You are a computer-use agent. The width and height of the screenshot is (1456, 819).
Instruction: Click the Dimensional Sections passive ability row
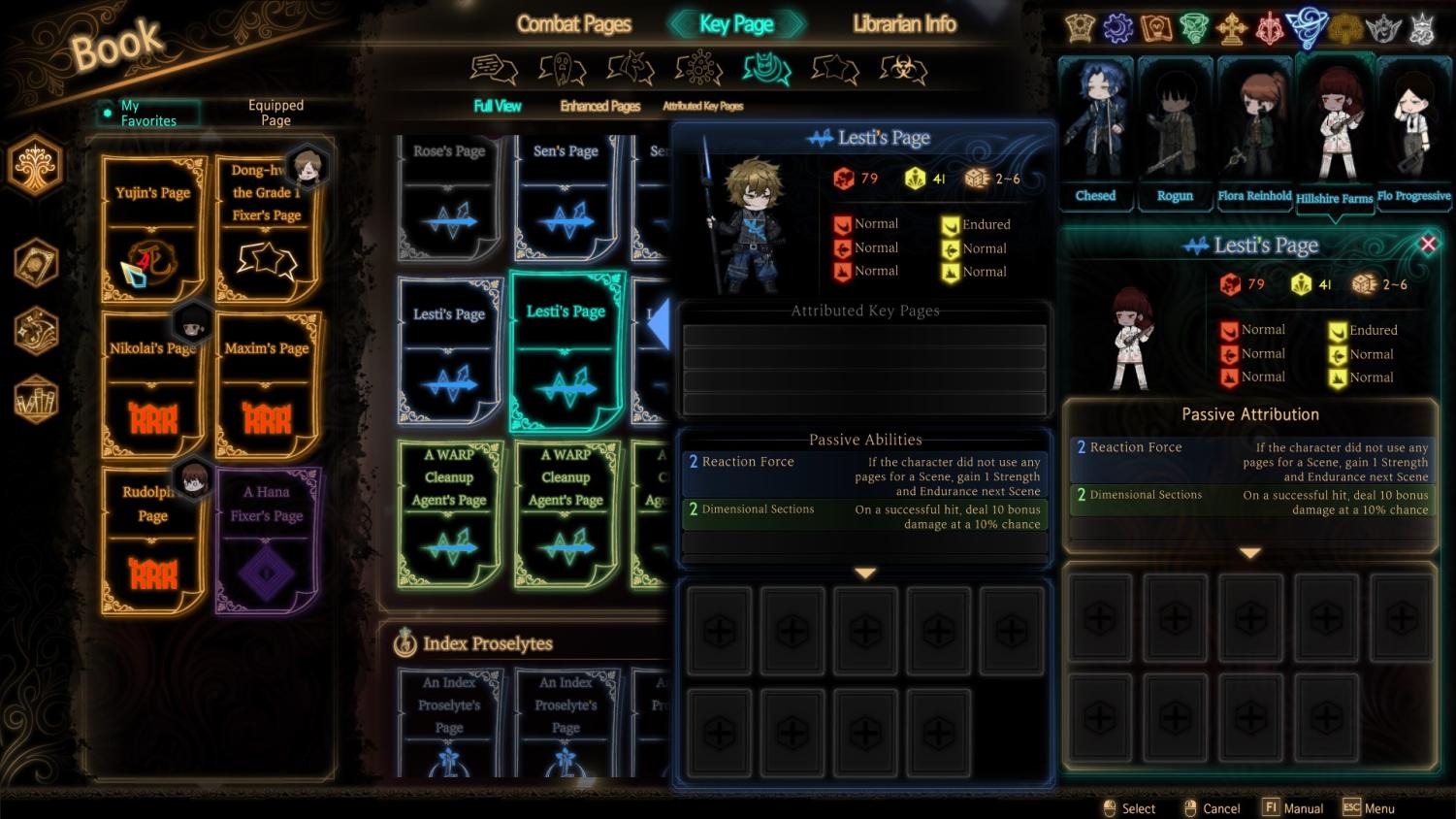(x=863, y=516)
